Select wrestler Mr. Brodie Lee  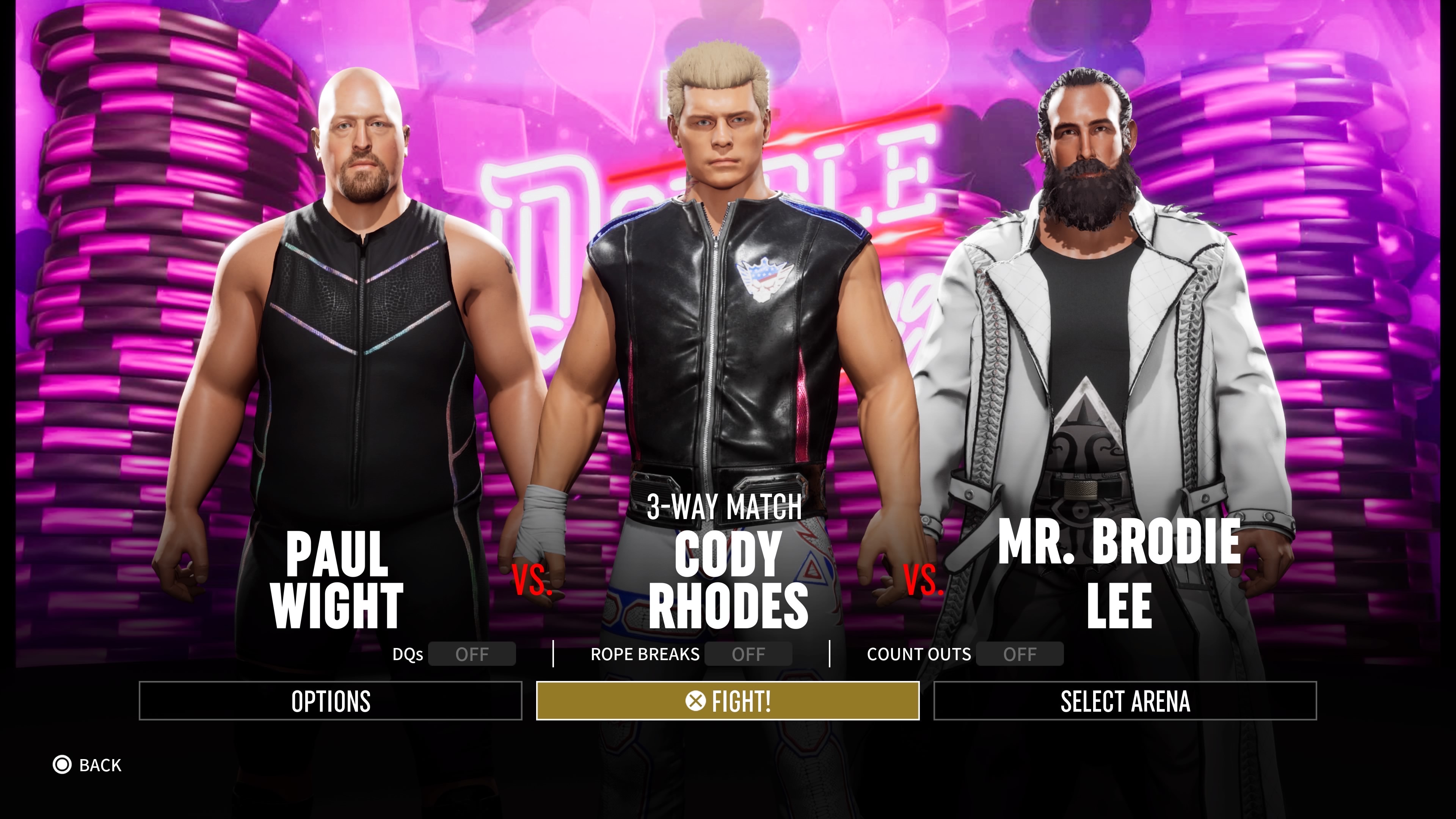[1119, 571]
